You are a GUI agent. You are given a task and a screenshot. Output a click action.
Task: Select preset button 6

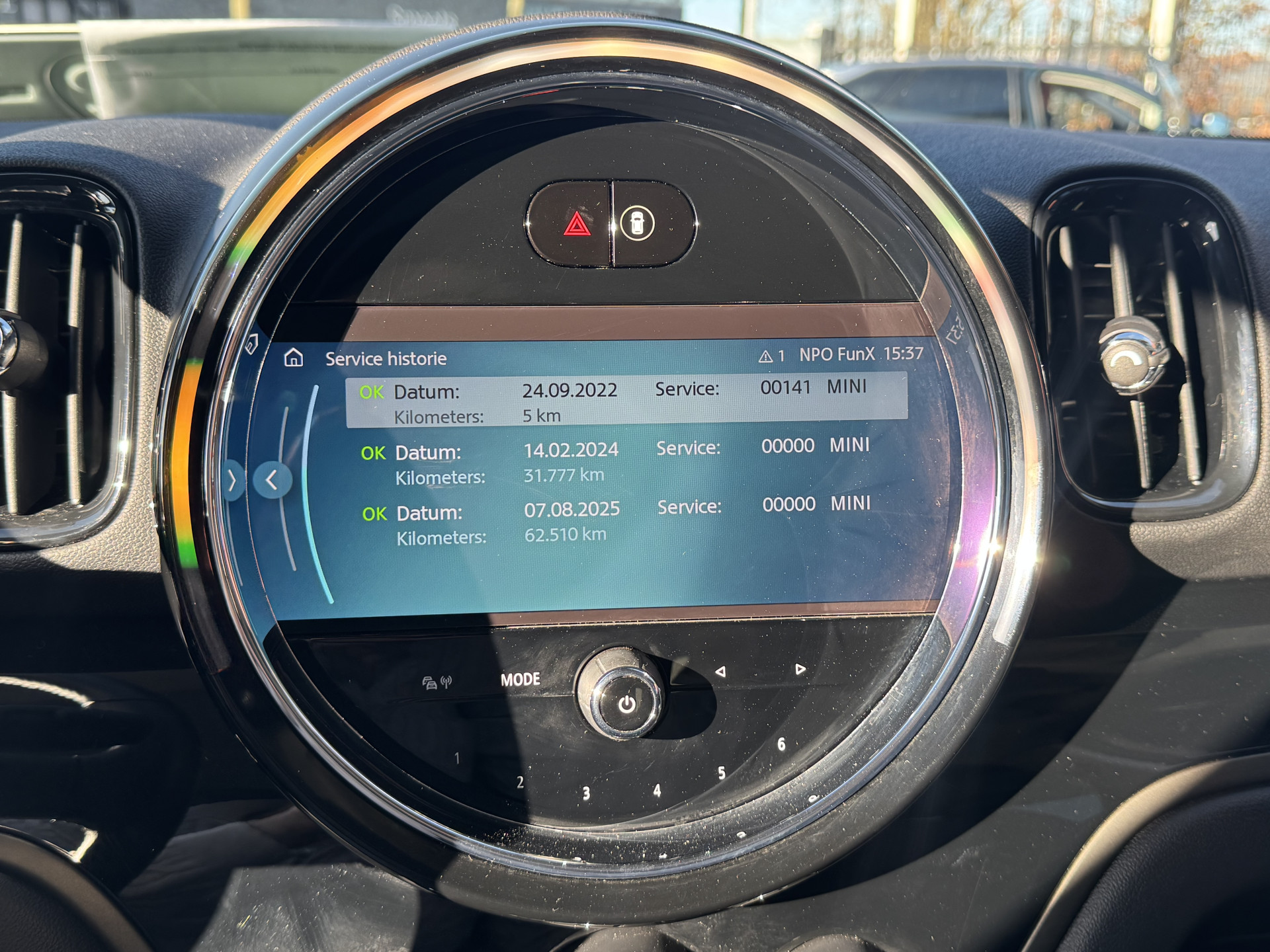click(x=781, y=744)
